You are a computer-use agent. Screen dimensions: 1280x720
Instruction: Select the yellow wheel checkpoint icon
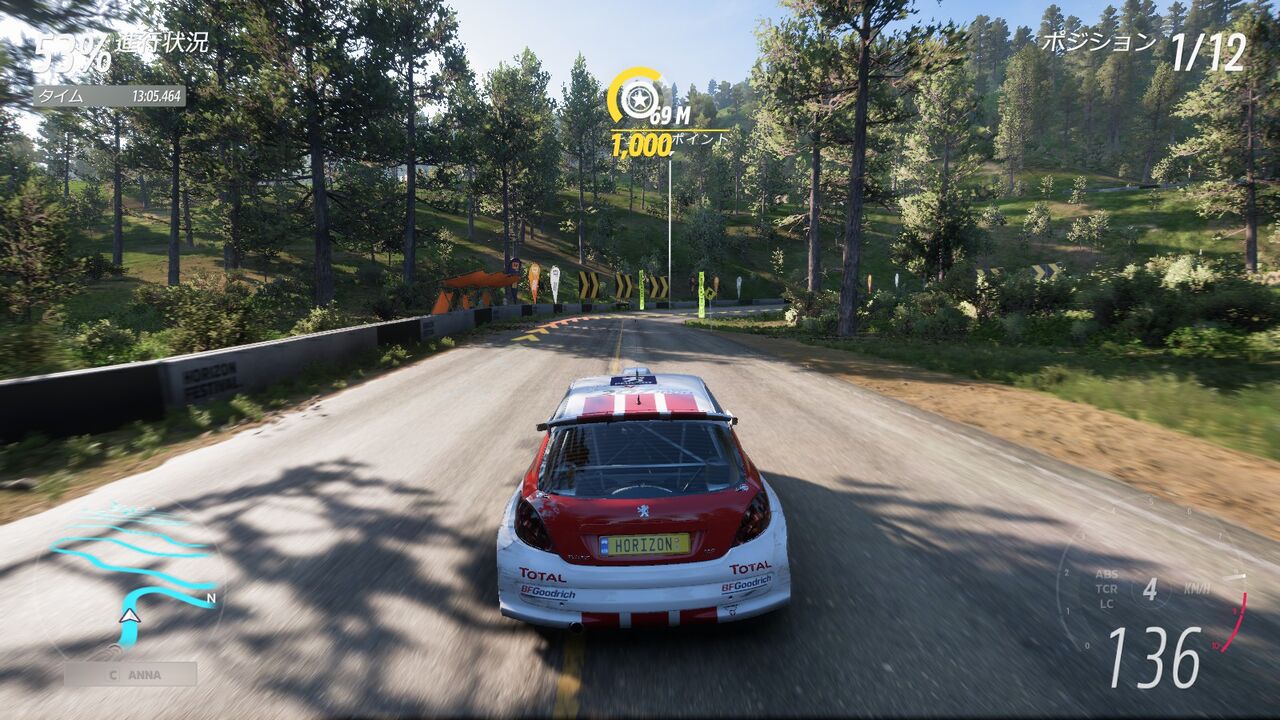[634, 98]
